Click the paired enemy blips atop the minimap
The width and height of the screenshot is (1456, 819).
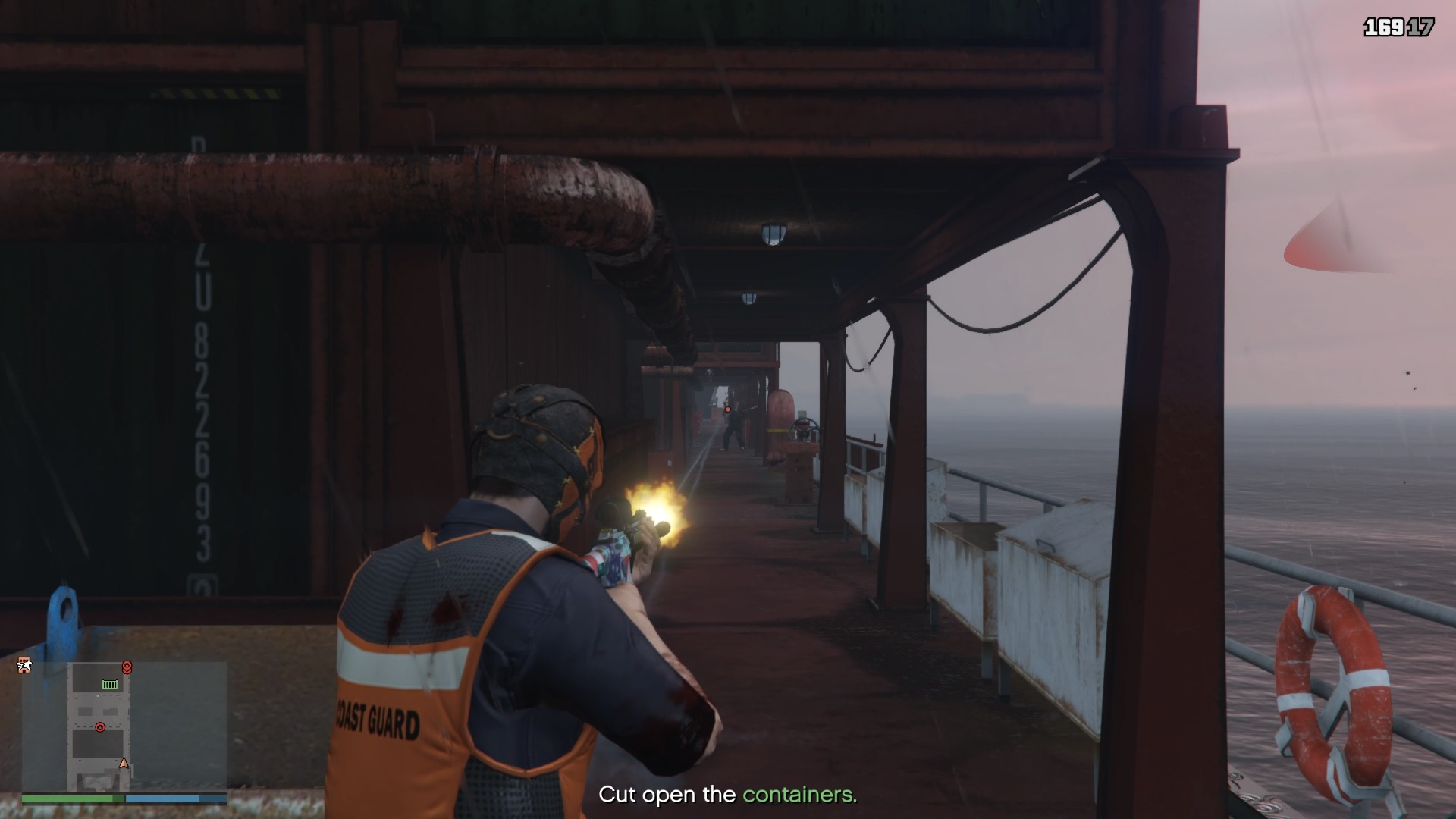pos(127,667)
